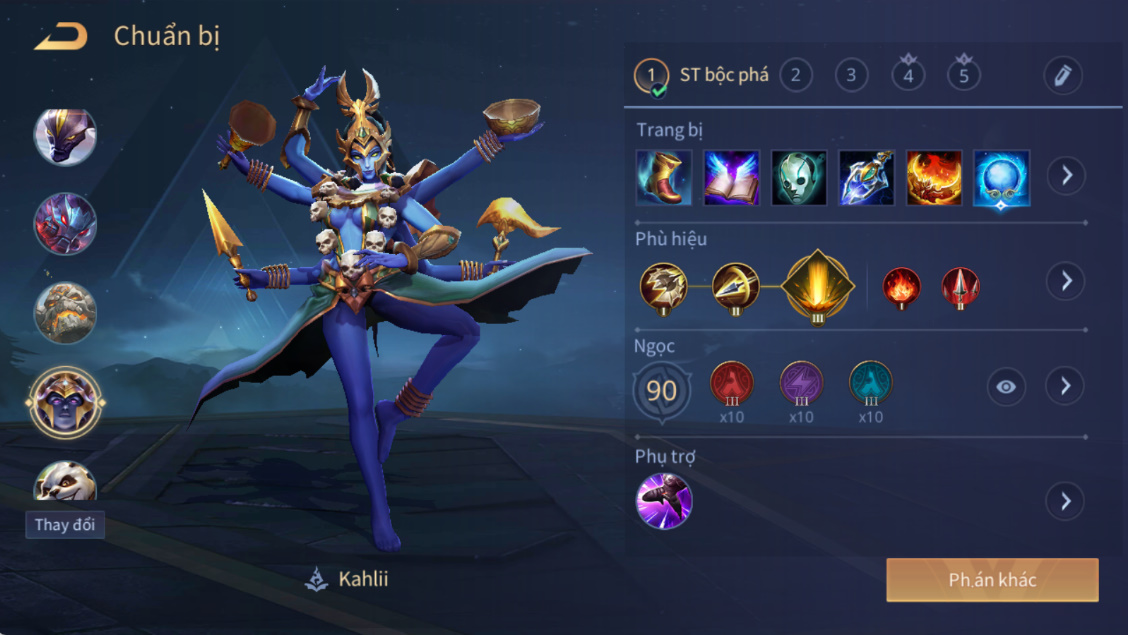Select the boots equipment item
This screenshot has width=1128, height=635.
664,178
